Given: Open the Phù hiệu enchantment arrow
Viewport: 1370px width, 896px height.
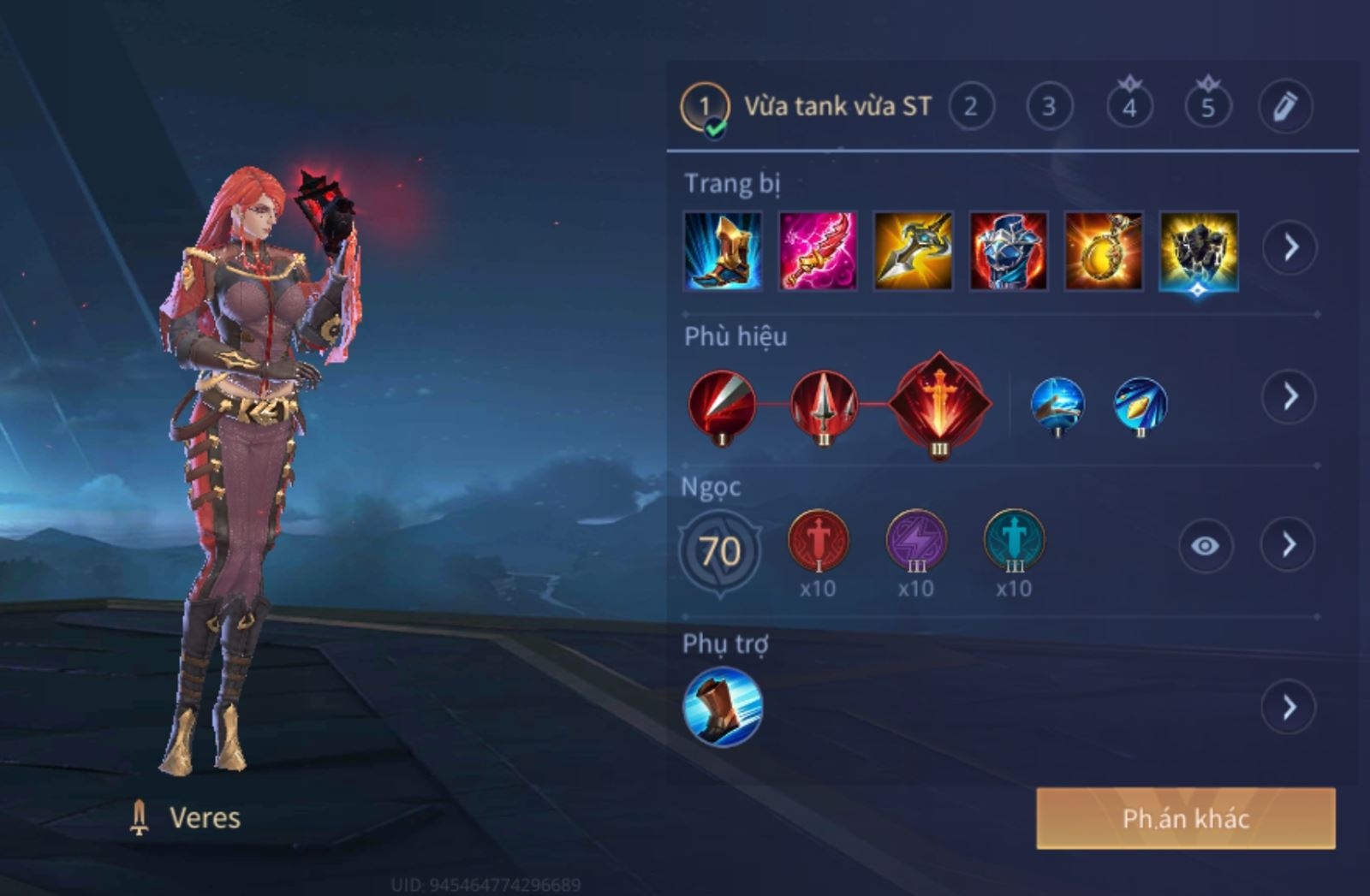Looking at the screenshot, I should [1290, 396].
